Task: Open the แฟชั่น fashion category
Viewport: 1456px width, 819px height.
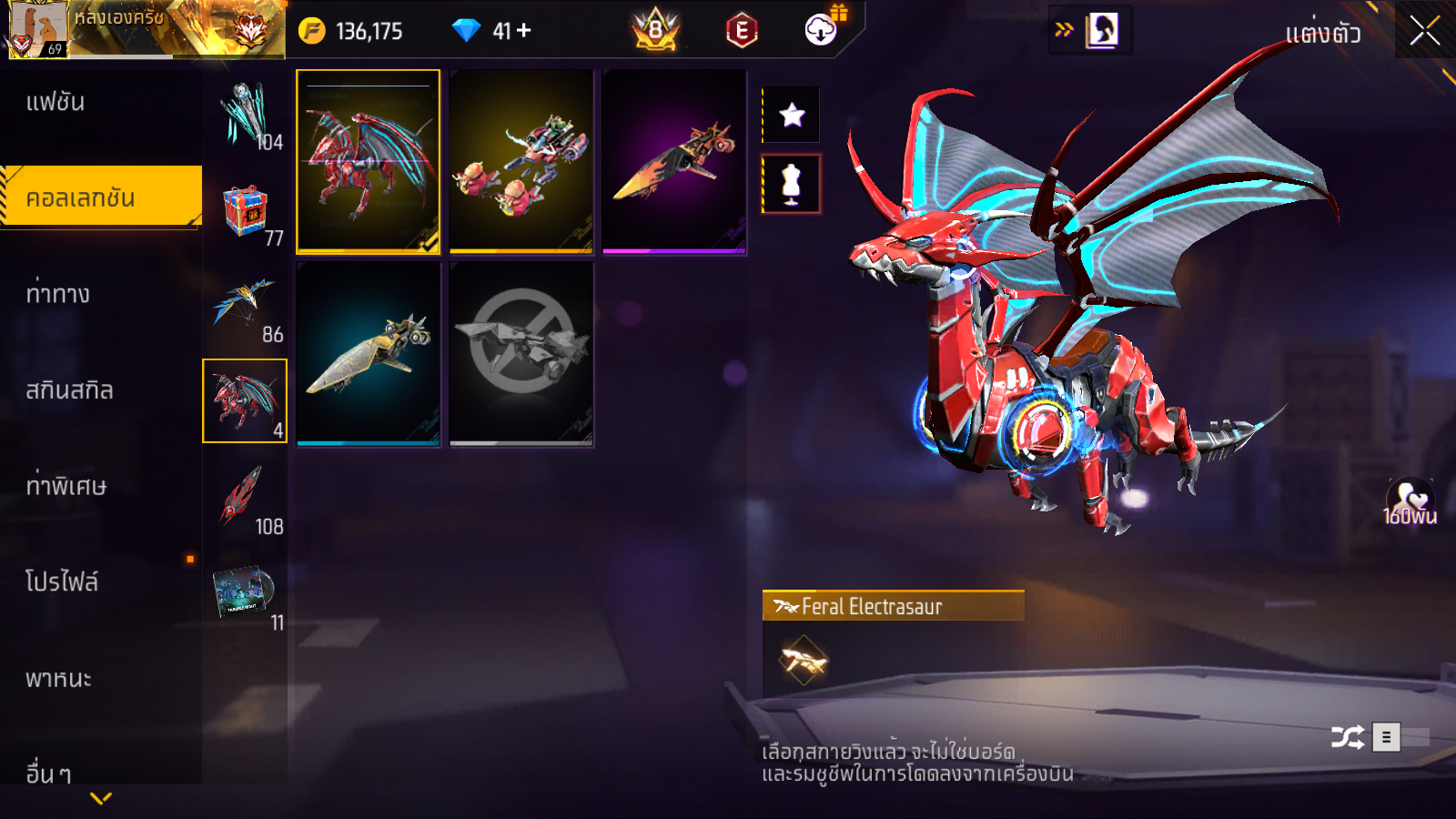Action: (56, 102)
